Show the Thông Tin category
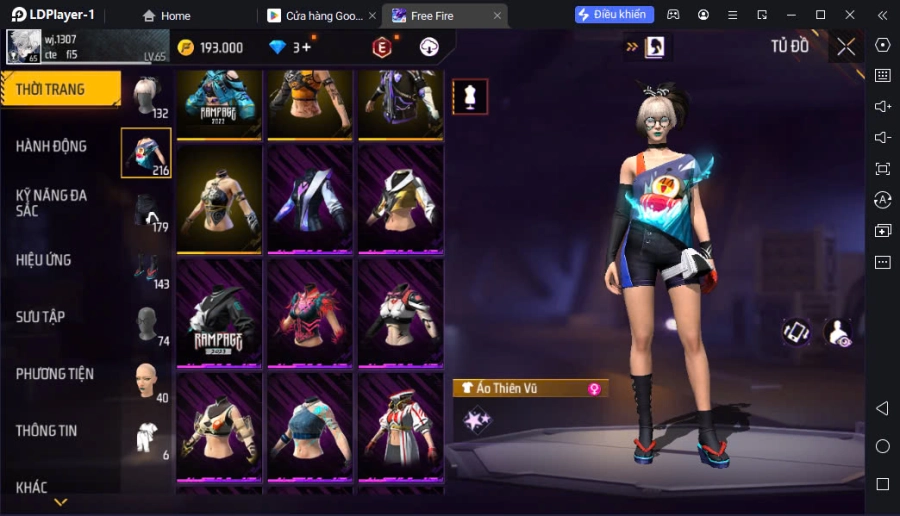Image resolution: width=900 pixels, height=516 pixels. 47,431
